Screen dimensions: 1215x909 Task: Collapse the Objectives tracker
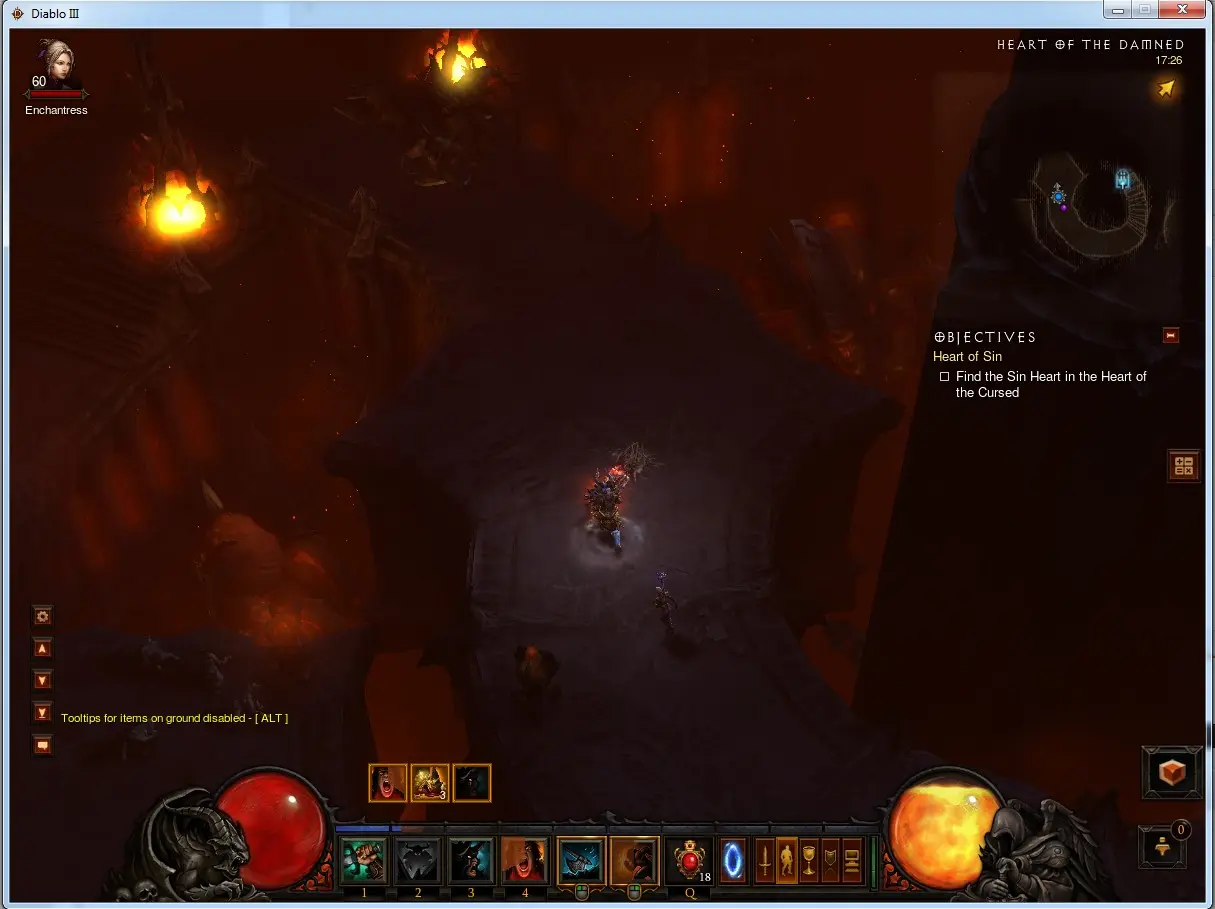1171,336
